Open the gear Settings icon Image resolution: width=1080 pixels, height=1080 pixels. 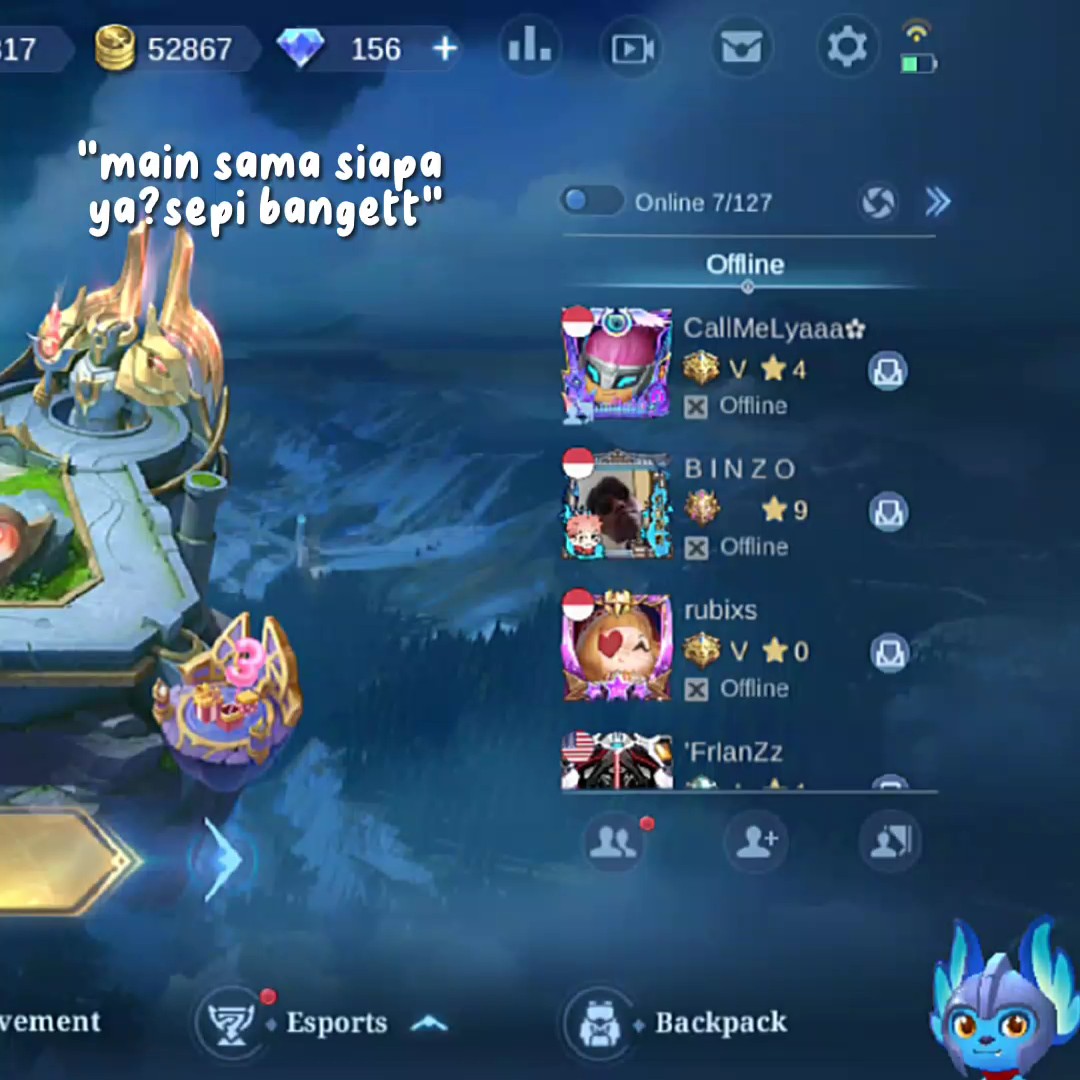click(x=847, y=47)
